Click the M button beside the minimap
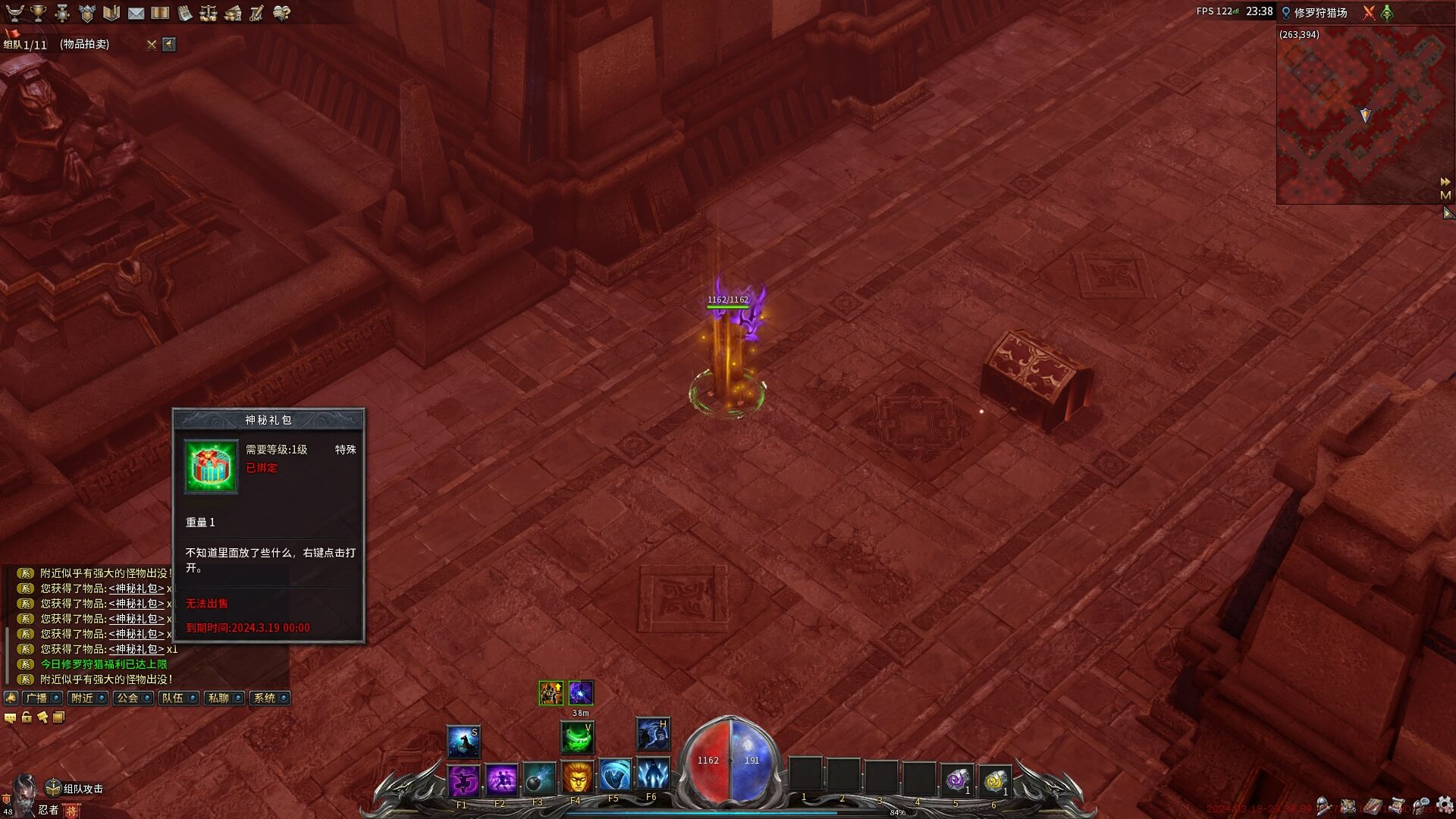The width and height of the screenshot is (1456, 819). [x=1445, y=196]
